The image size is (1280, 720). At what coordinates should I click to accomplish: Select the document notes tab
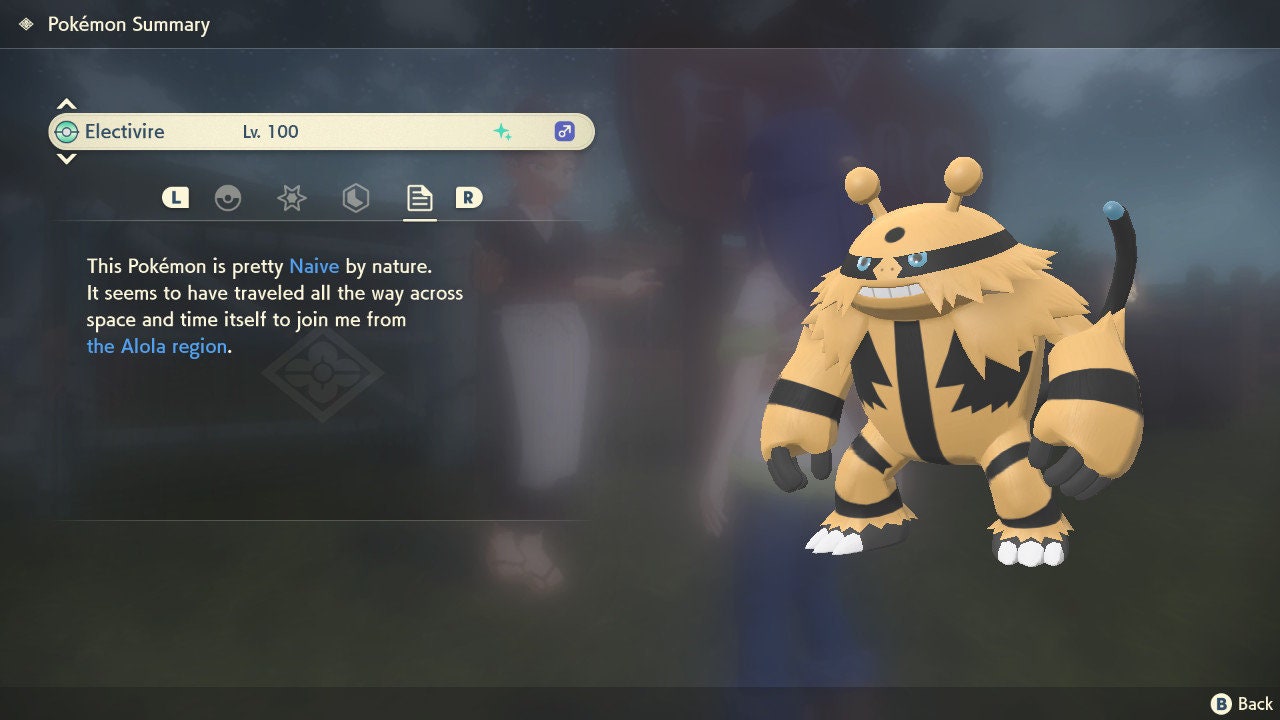coord(419,198)
